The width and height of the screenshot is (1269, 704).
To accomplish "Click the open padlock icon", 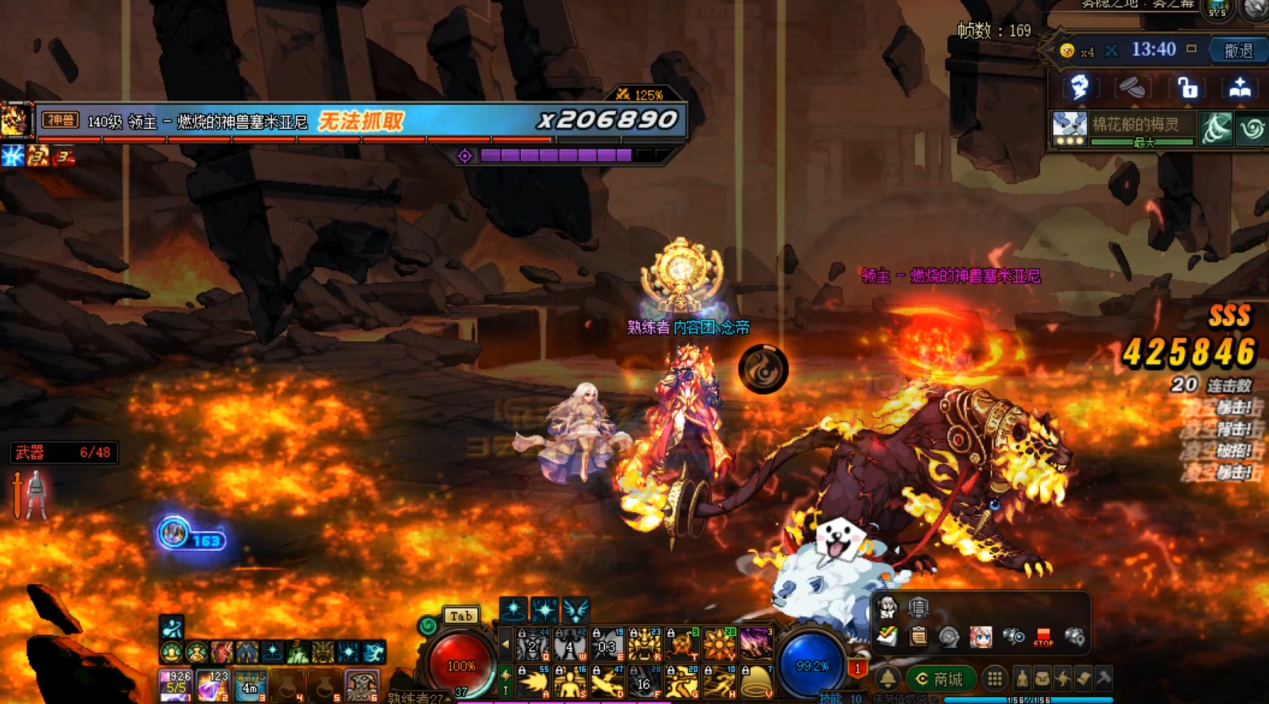I will point(1187,88).
